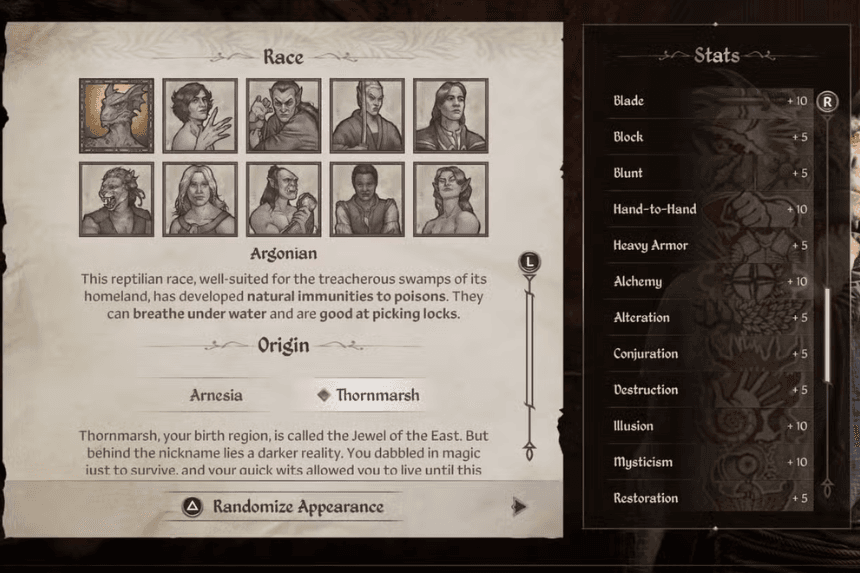Choose the Imperial race portrait

tap(450, 116)
